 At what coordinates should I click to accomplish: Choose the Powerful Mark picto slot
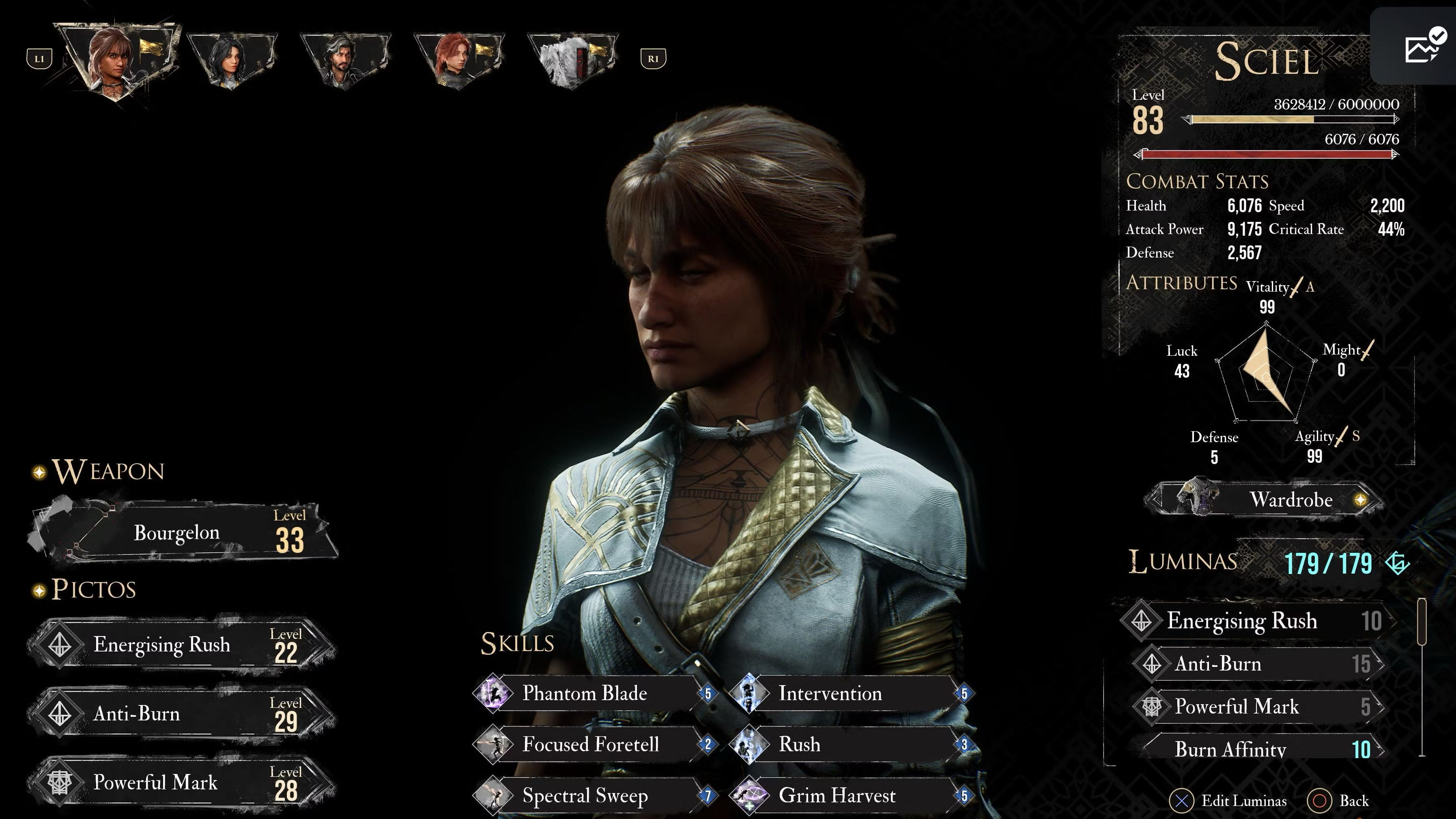[181, 782]
